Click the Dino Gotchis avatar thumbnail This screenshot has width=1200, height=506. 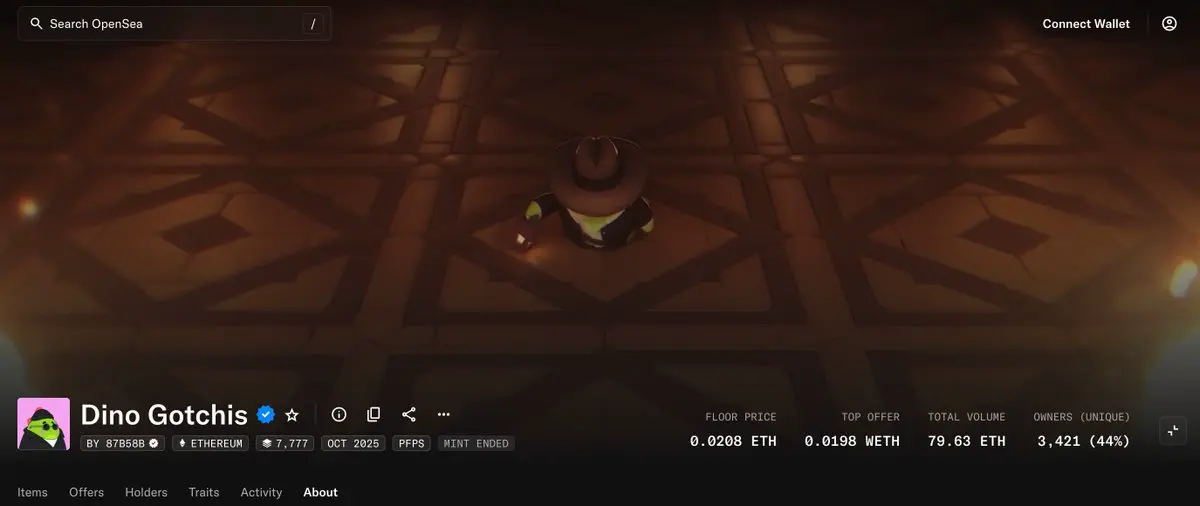point(44,424)
